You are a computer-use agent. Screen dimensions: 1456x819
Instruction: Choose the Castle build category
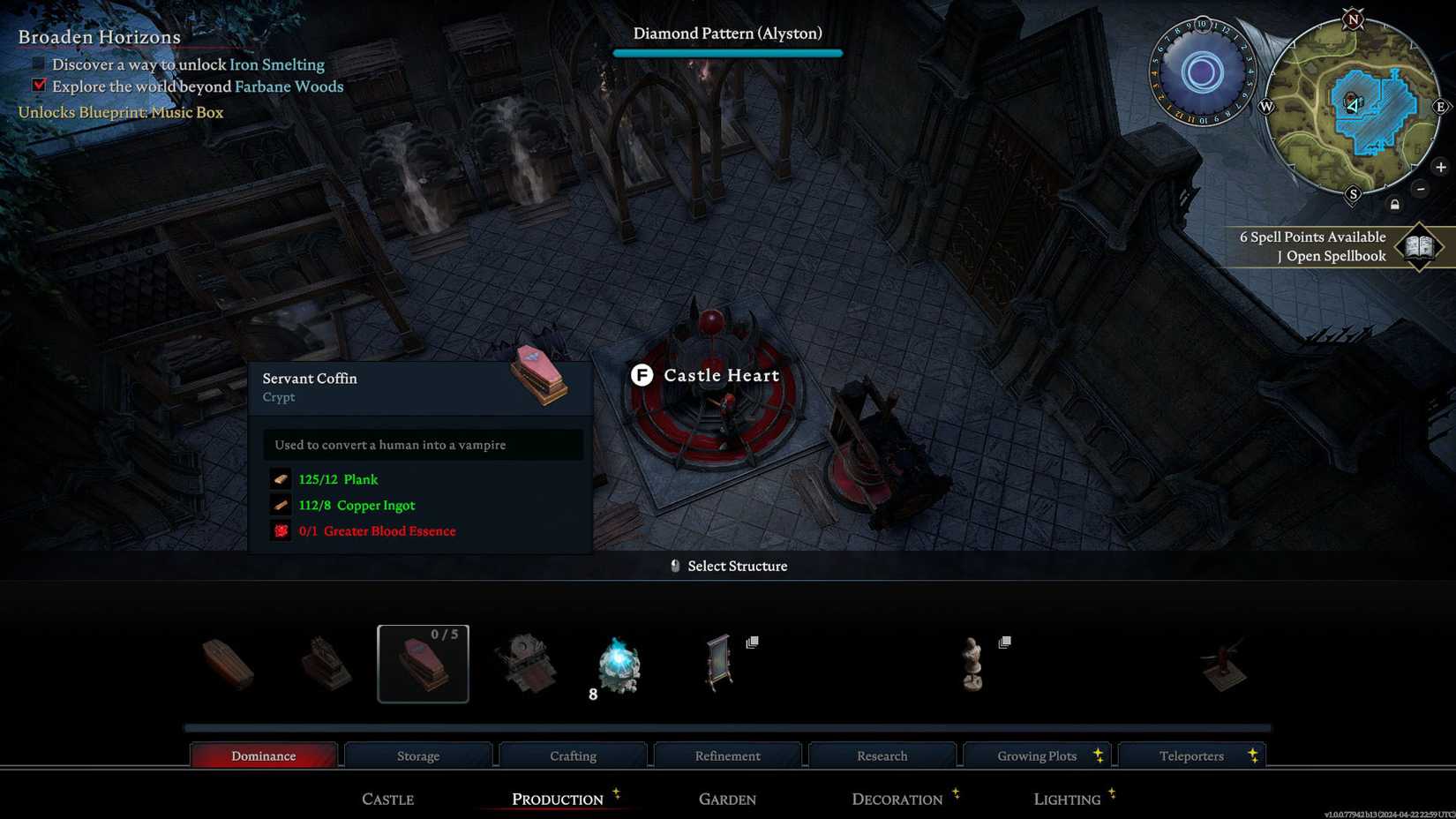coord(387,799)
